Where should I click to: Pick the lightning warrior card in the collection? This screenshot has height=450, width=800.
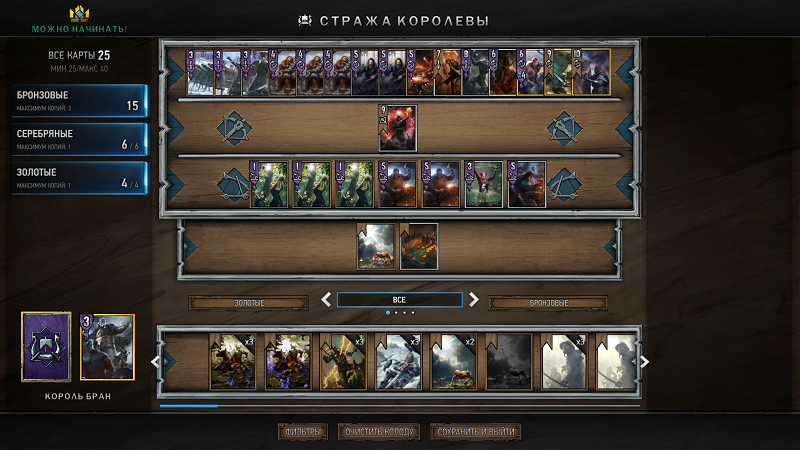click(342, 361)
